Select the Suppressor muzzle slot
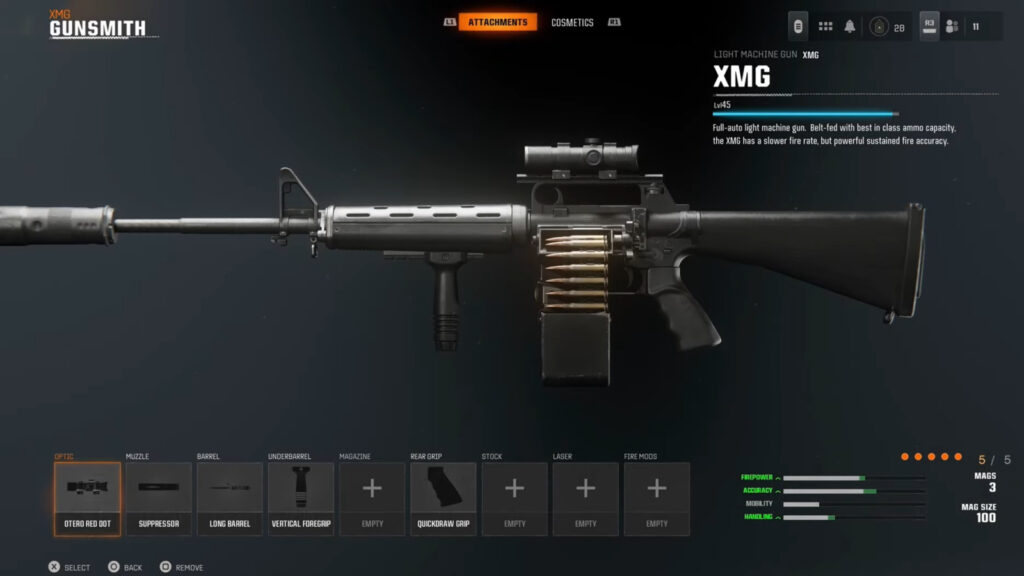The height and width of the screenshot is (576, 1024). (x=158, y=498)
